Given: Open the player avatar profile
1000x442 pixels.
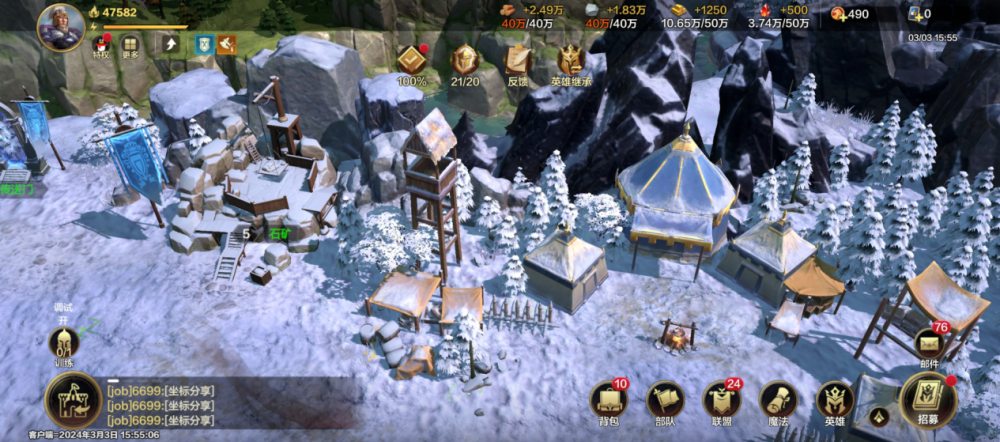Looking at the screenshot, I should click(x=60, y=27).
